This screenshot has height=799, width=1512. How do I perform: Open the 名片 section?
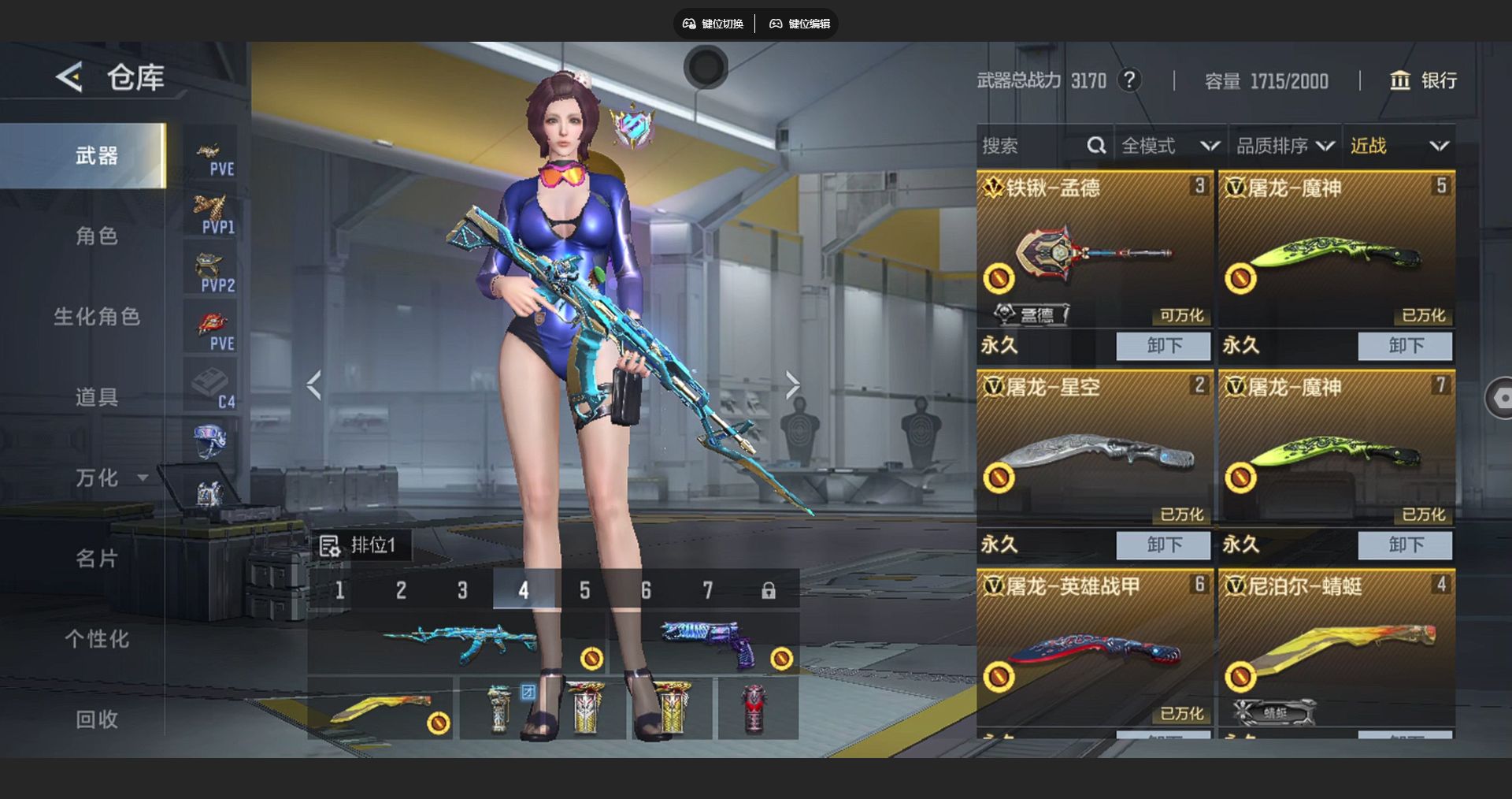point(96,559)
